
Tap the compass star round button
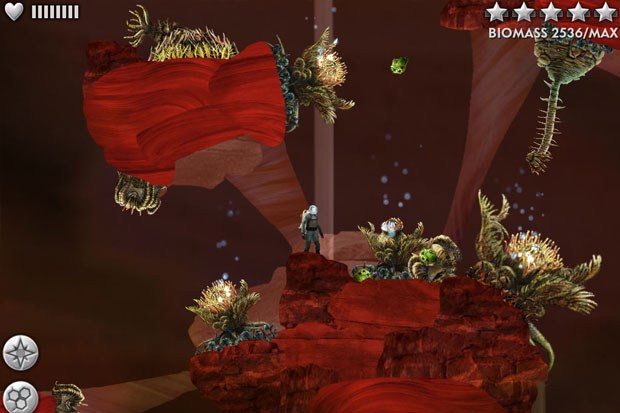[x=20, y=353]
